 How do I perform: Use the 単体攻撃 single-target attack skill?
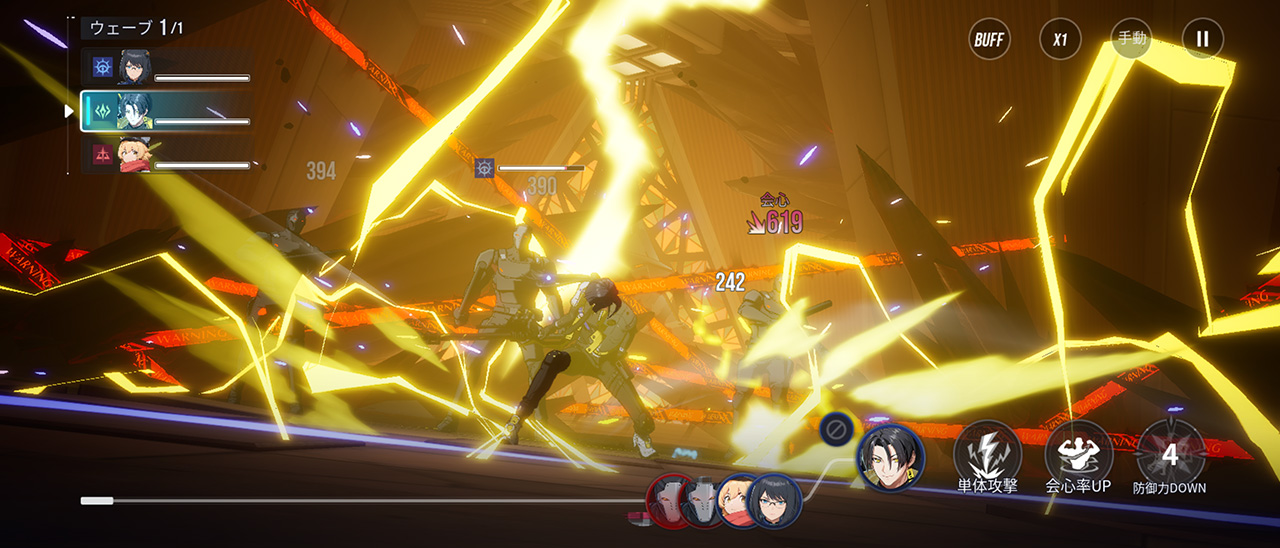[x=988, y=455]
